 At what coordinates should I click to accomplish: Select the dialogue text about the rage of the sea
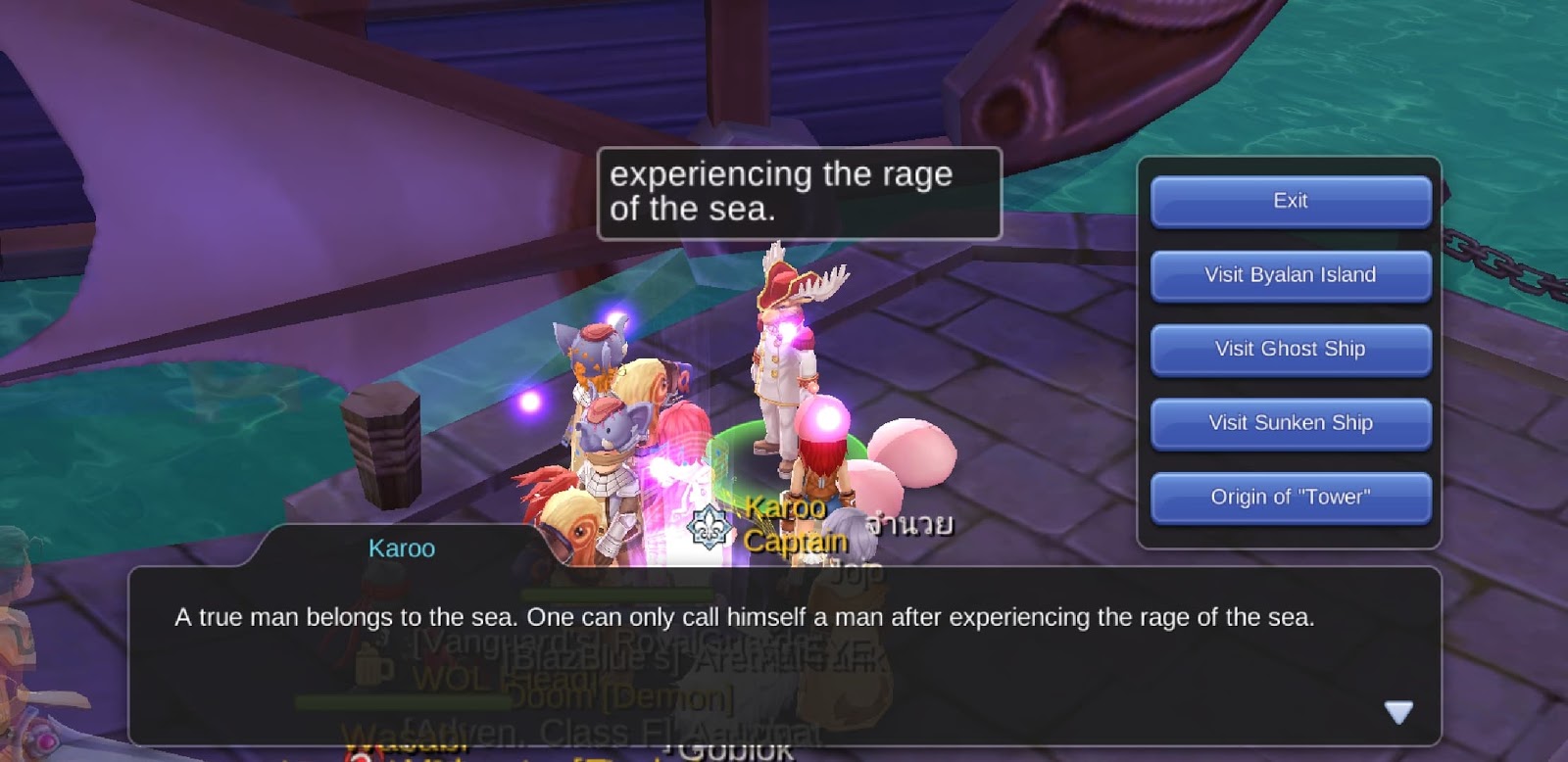coord(746,618)
